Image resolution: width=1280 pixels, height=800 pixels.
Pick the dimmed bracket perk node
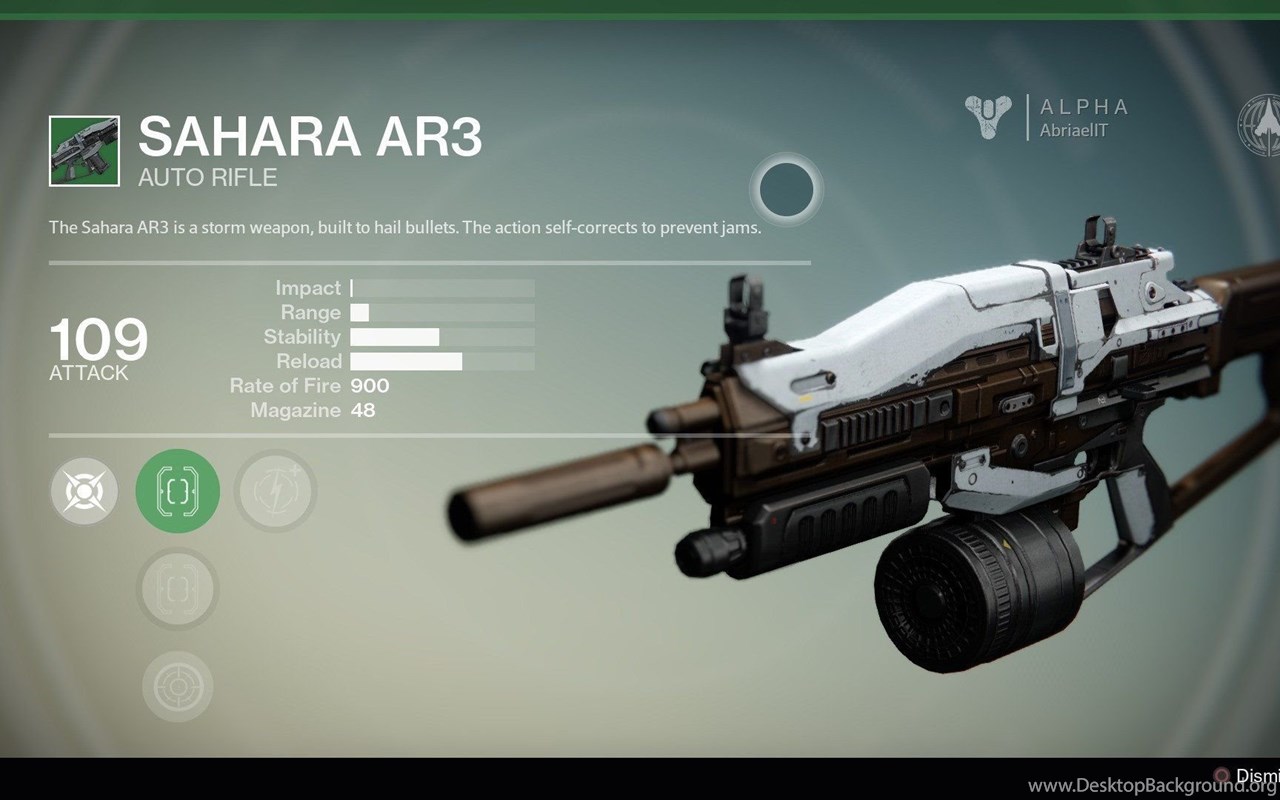(x=178, y=589)
